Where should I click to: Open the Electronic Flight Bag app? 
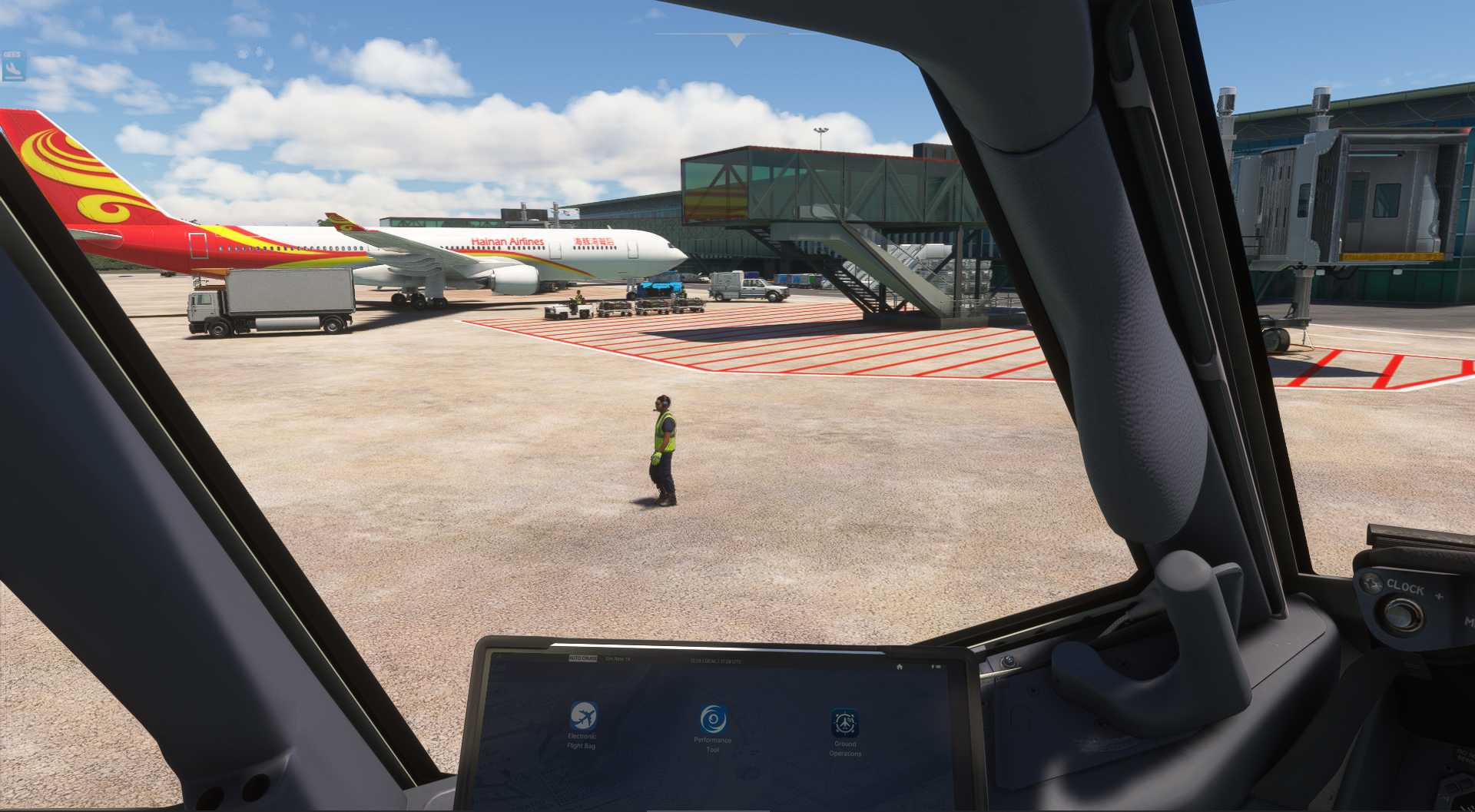point(583,717)
